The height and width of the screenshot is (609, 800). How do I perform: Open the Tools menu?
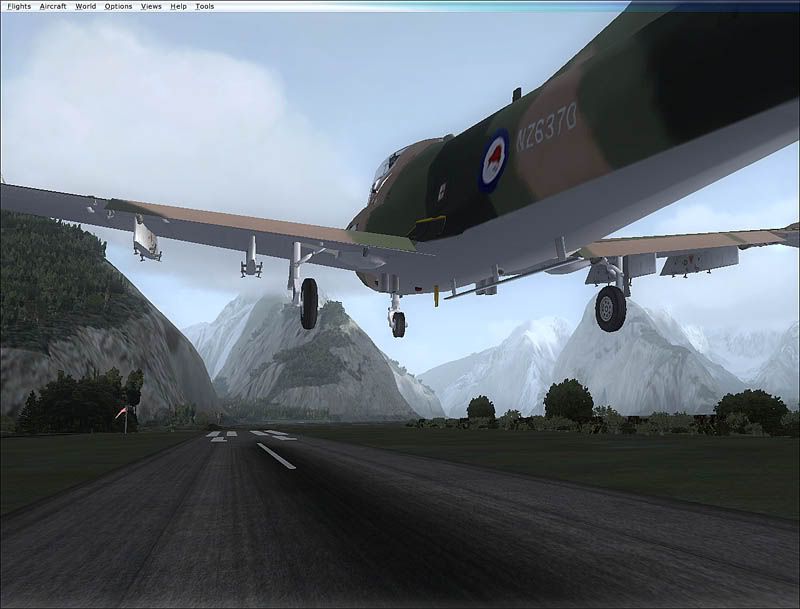click(x=204, y=6)
